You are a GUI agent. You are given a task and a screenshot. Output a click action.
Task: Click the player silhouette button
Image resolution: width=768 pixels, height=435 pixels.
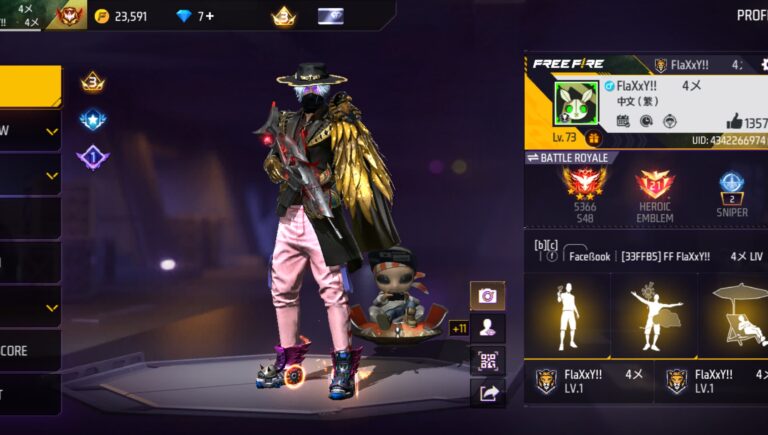[x=487, y=328]
